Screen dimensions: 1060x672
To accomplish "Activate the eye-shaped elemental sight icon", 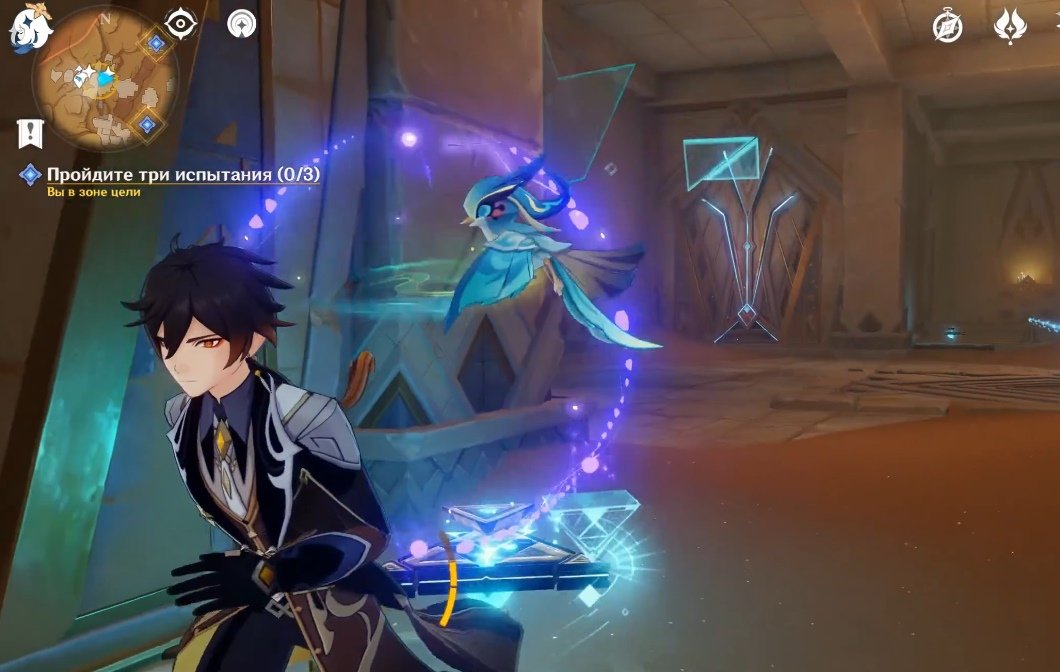I will tap(181, 23).
